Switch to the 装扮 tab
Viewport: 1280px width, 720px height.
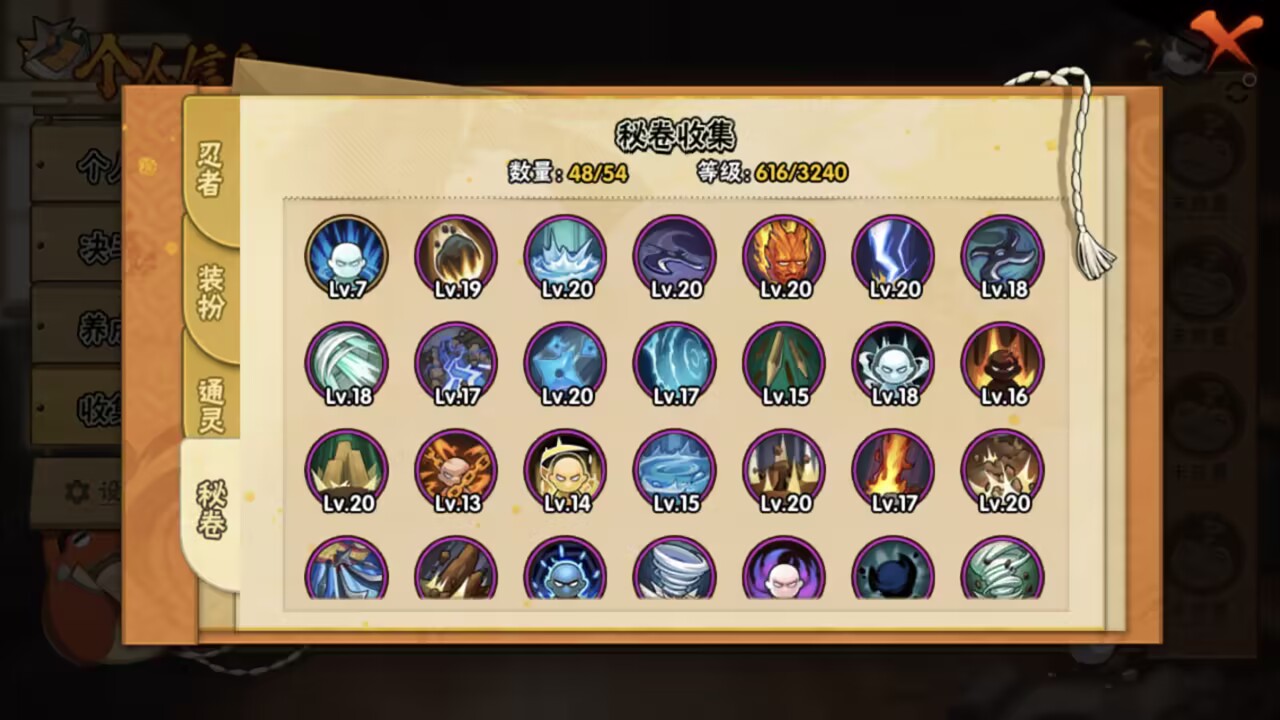click(208, 287)
